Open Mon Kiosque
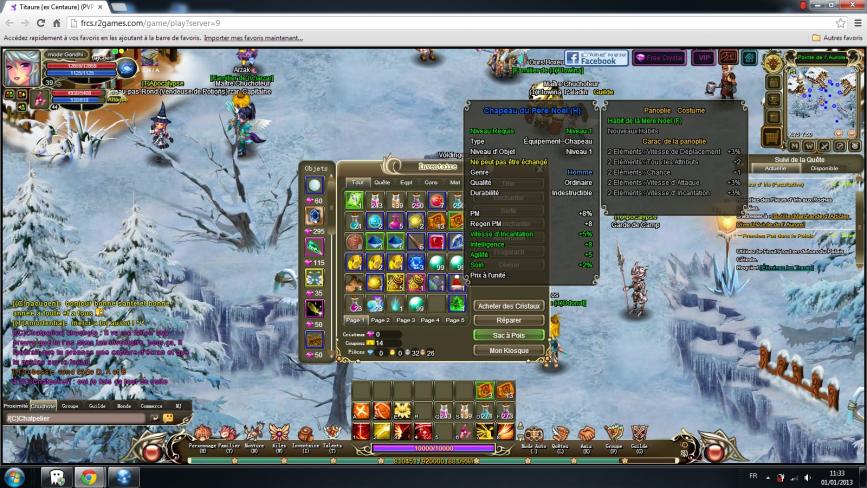 pyautogui.click(x=509, y=350)
